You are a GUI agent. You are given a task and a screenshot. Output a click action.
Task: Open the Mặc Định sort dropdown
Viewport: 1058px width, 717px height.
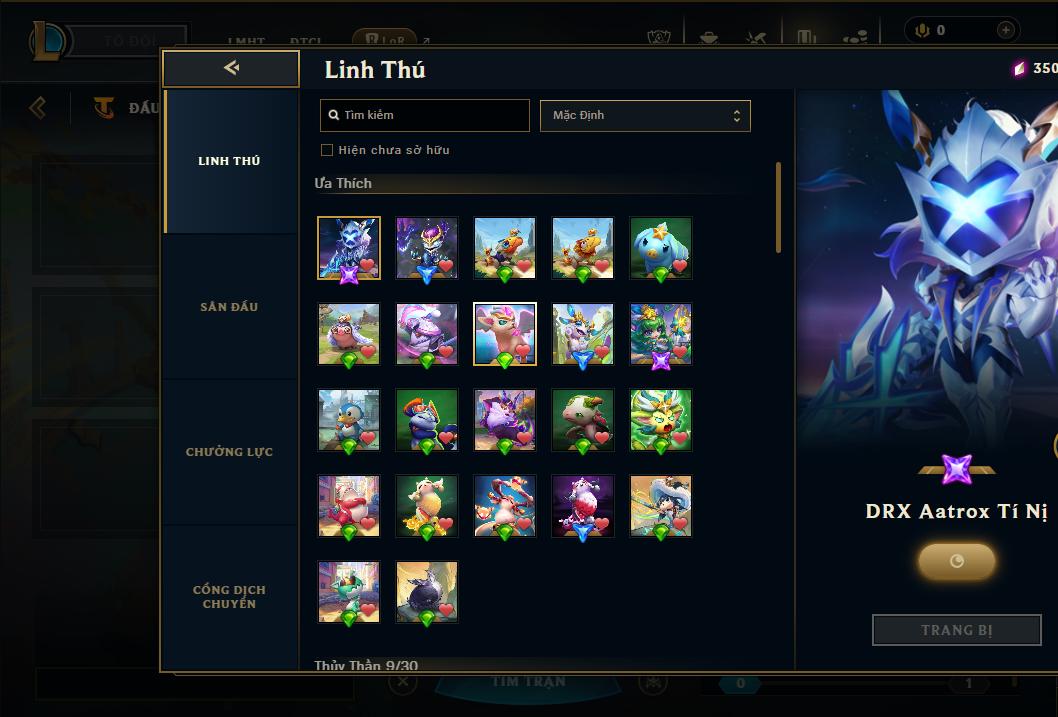[645, 115]
